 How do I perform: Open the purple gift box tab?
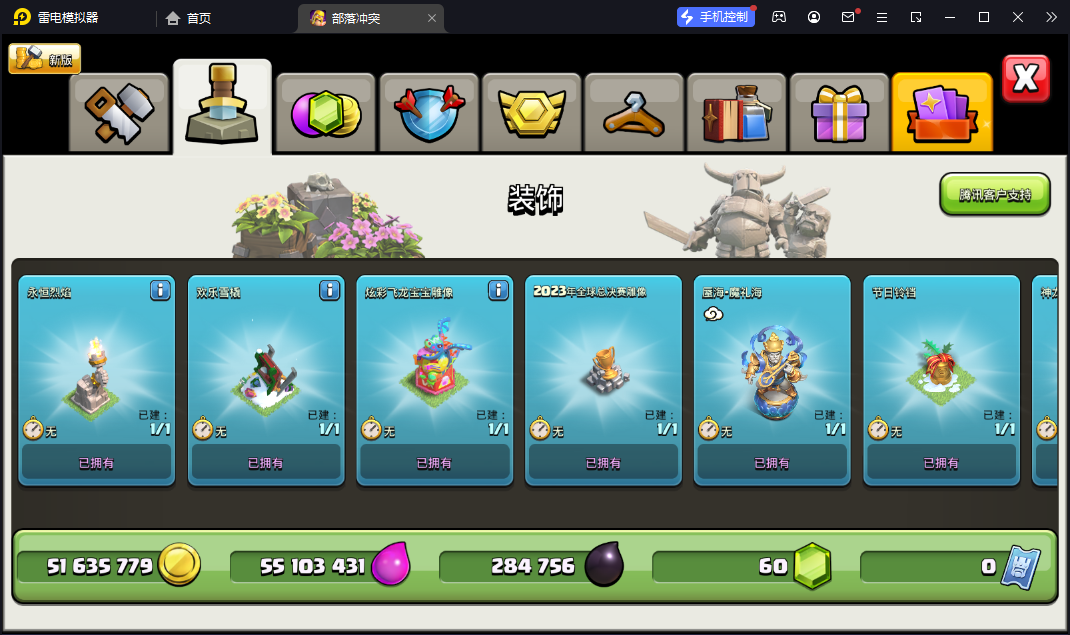[x=839, y=113]
